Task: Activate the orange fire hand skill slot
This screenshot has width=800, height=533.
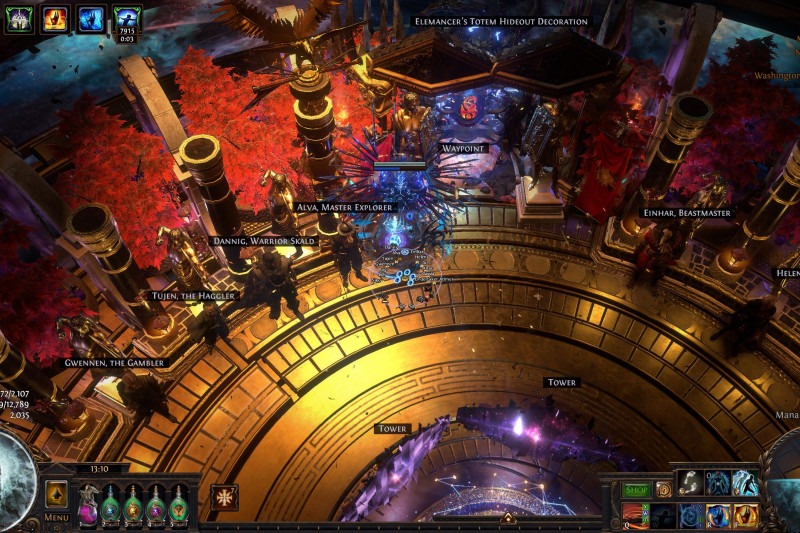Action: 745,516
